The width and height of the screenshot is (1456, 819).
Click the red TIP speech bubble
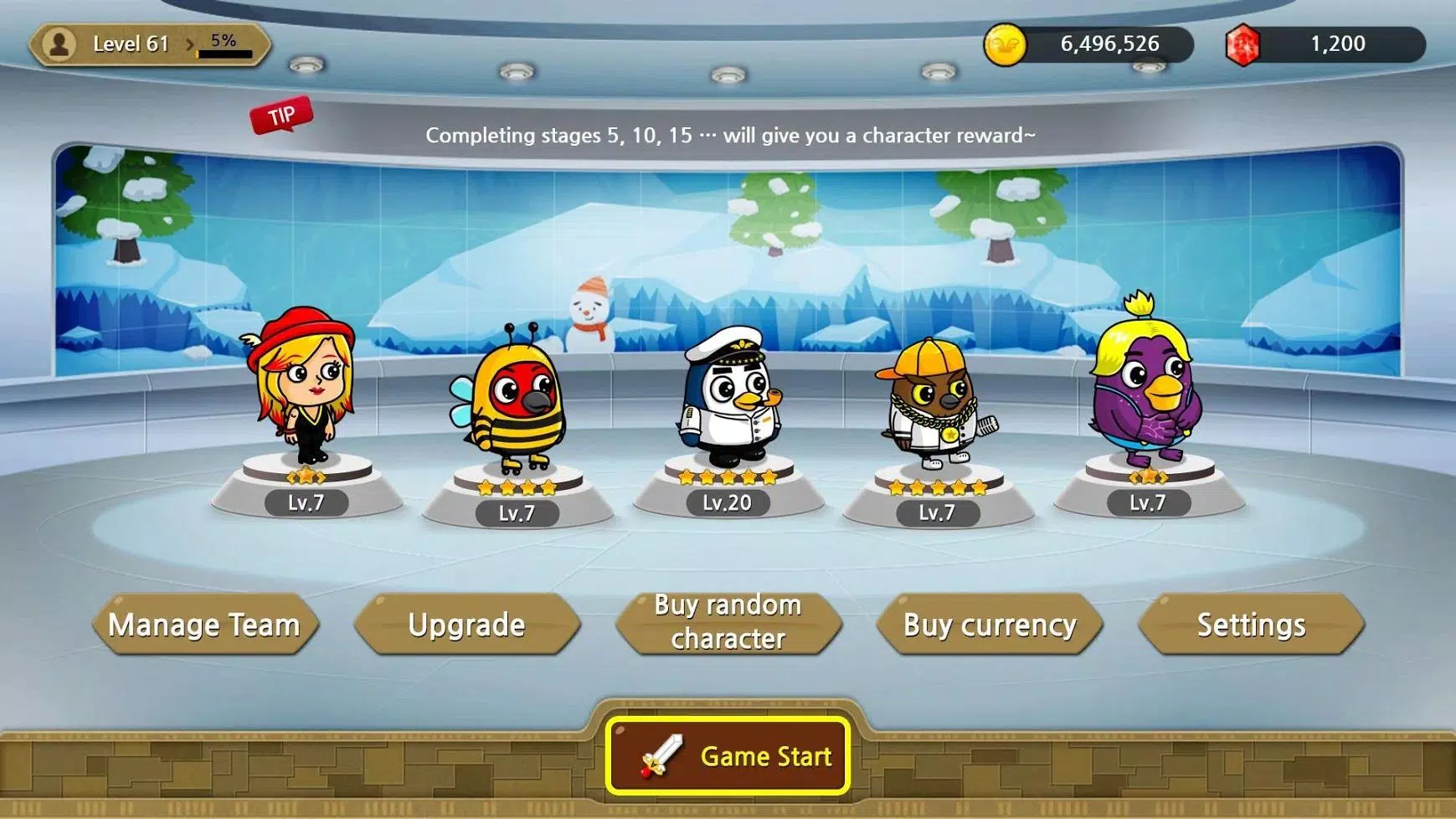point(281,116)
